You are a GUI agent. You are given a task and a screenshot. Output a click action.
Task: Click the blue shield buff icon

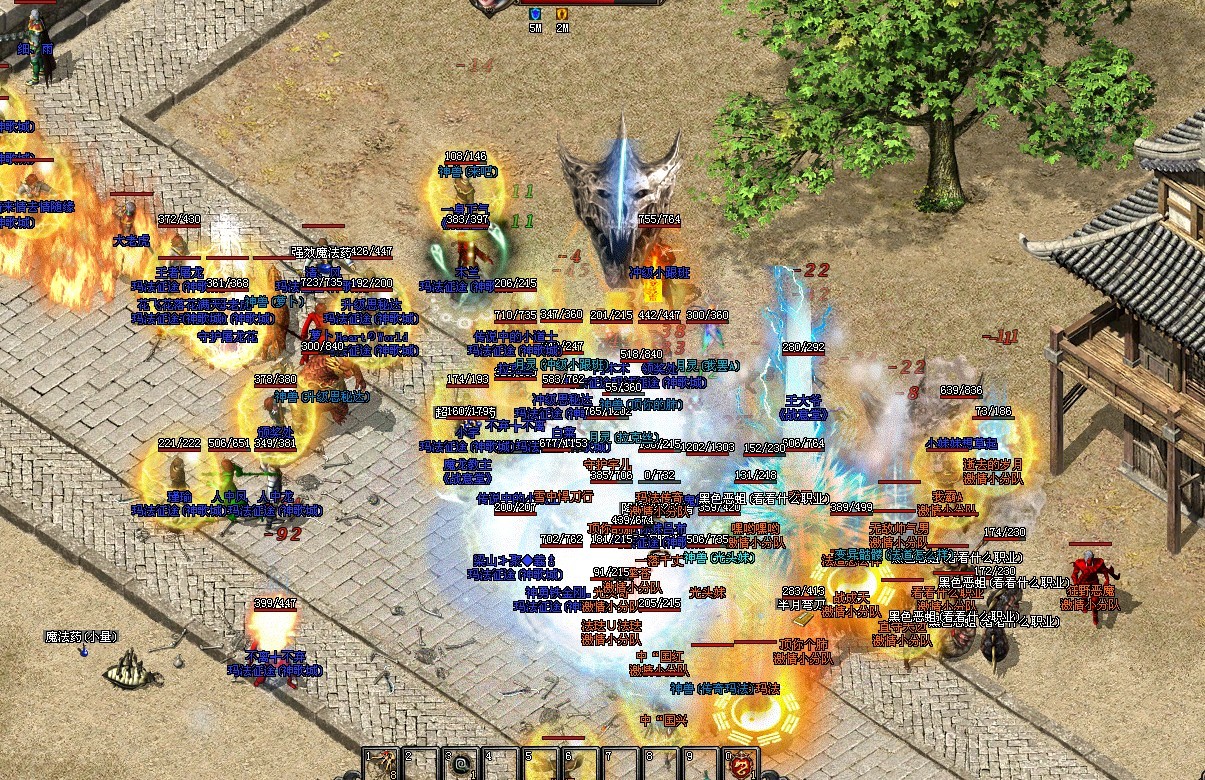pyautogui.click(x=535, y=14)
